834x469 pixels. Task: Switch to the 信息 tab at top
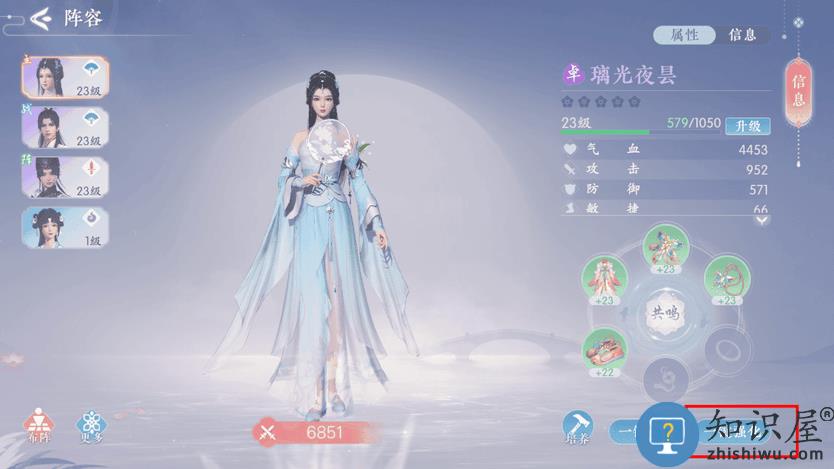point(743,35)
